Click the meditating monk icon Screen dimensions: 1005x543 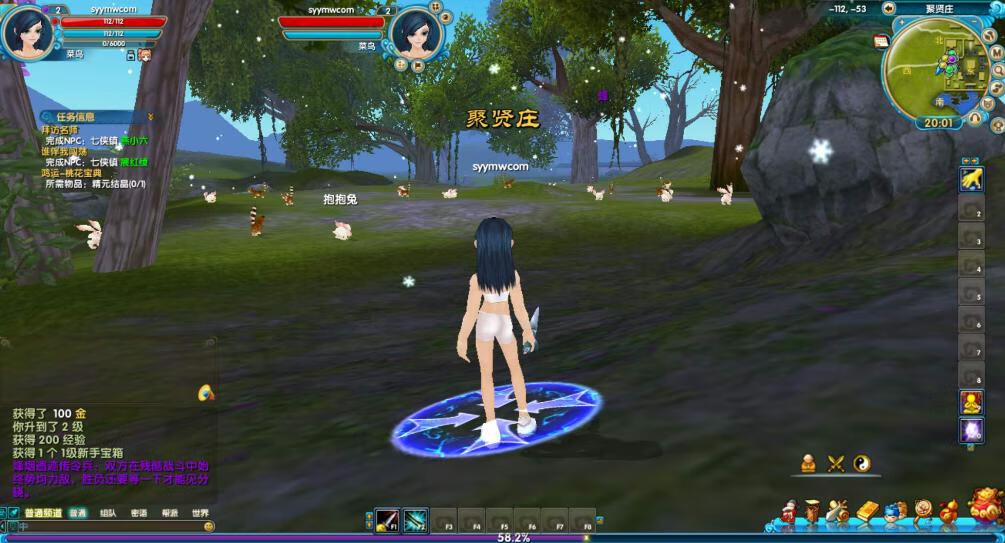coord(809,463)
